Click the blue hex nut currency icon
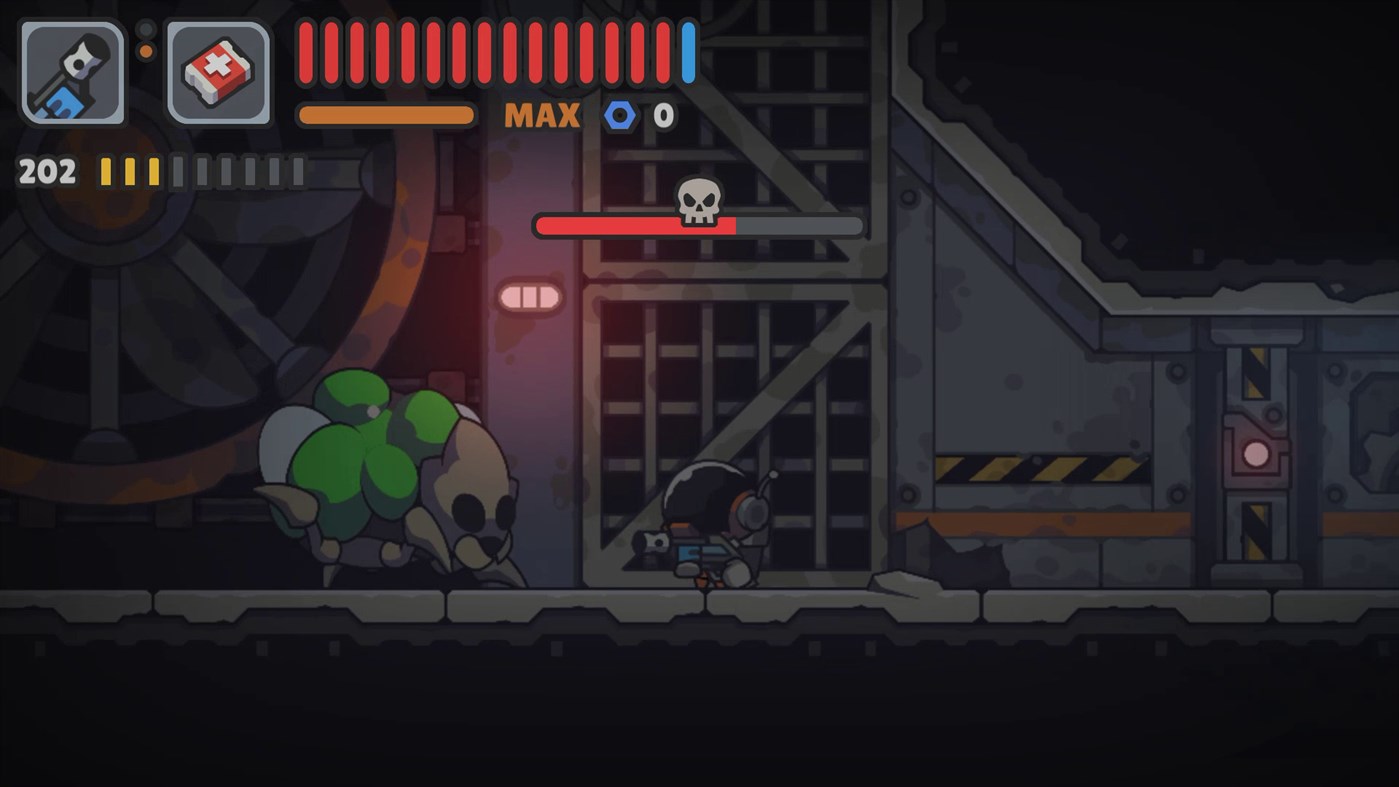Image resolution: width=1399 pixels, height=787 pixels. [x=618, y=115]
